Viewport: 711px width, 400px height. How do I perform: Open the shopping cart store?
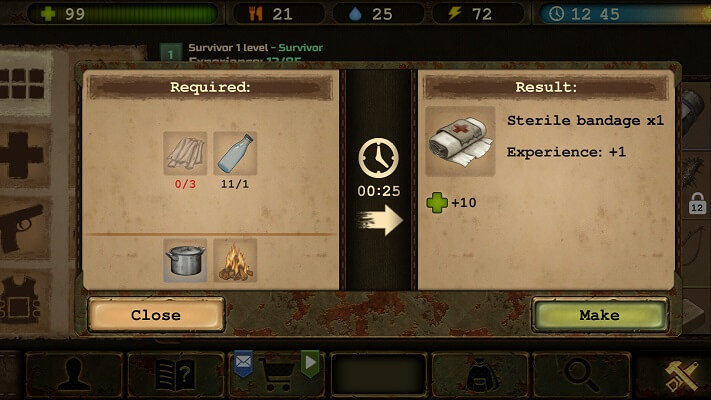pyautogui.click(x=278, y=375)
